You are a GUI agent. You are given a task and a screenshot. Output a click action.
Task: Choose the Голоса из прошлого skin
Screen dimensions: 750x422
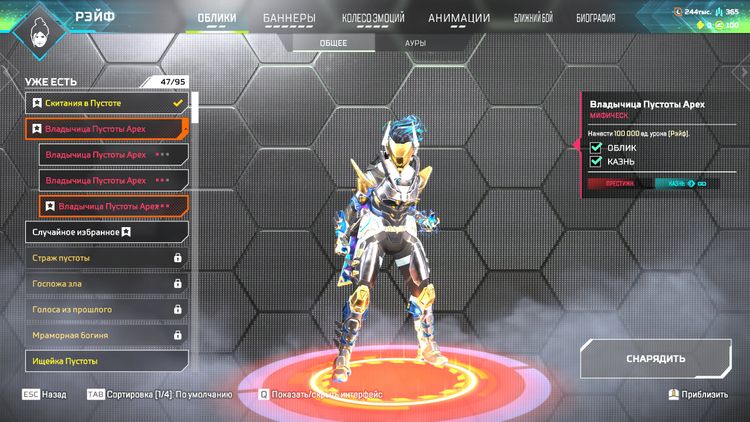(107, 310)
